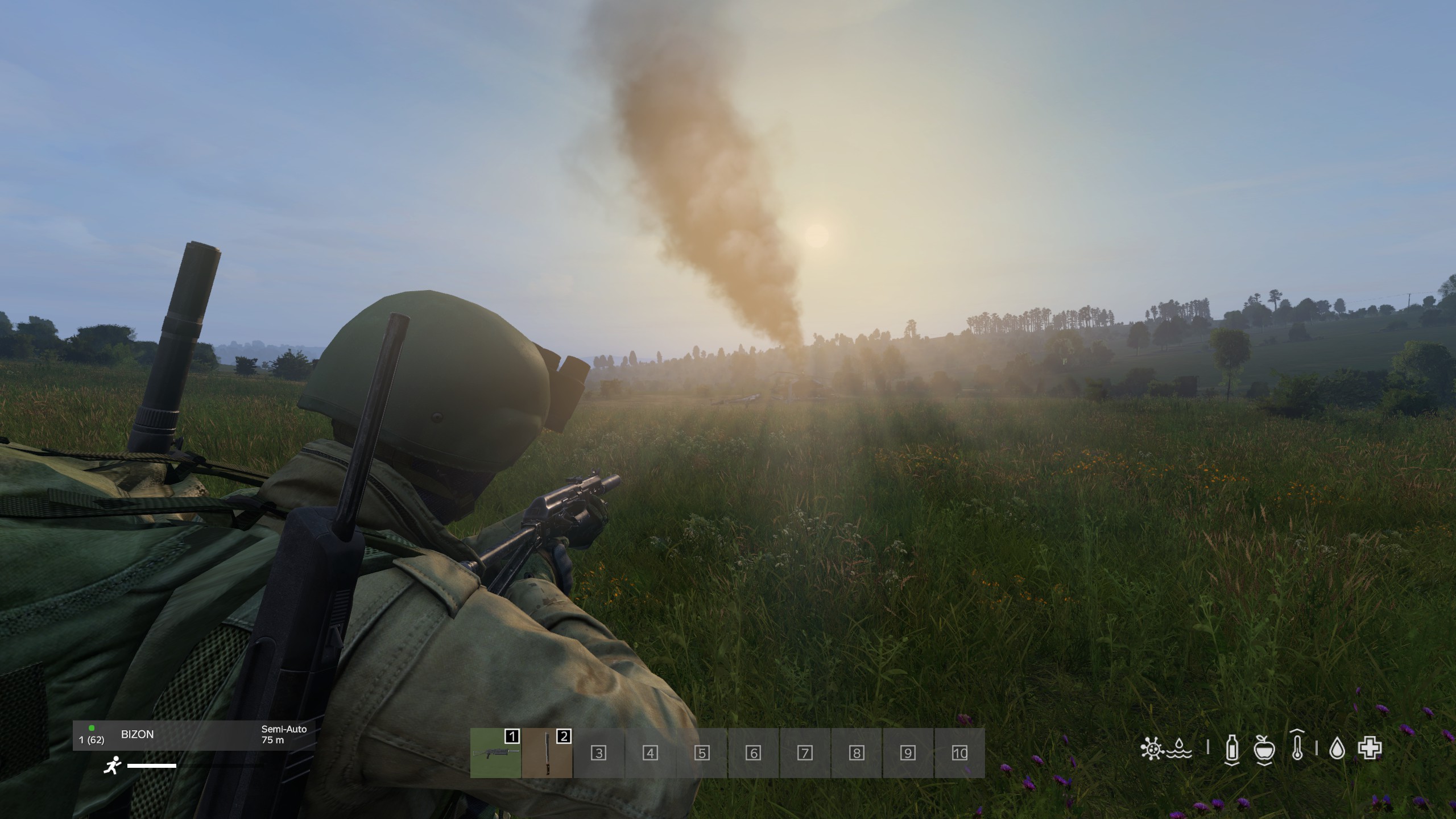
Task: Click the health cross status icon
Action: (1370, 749)
